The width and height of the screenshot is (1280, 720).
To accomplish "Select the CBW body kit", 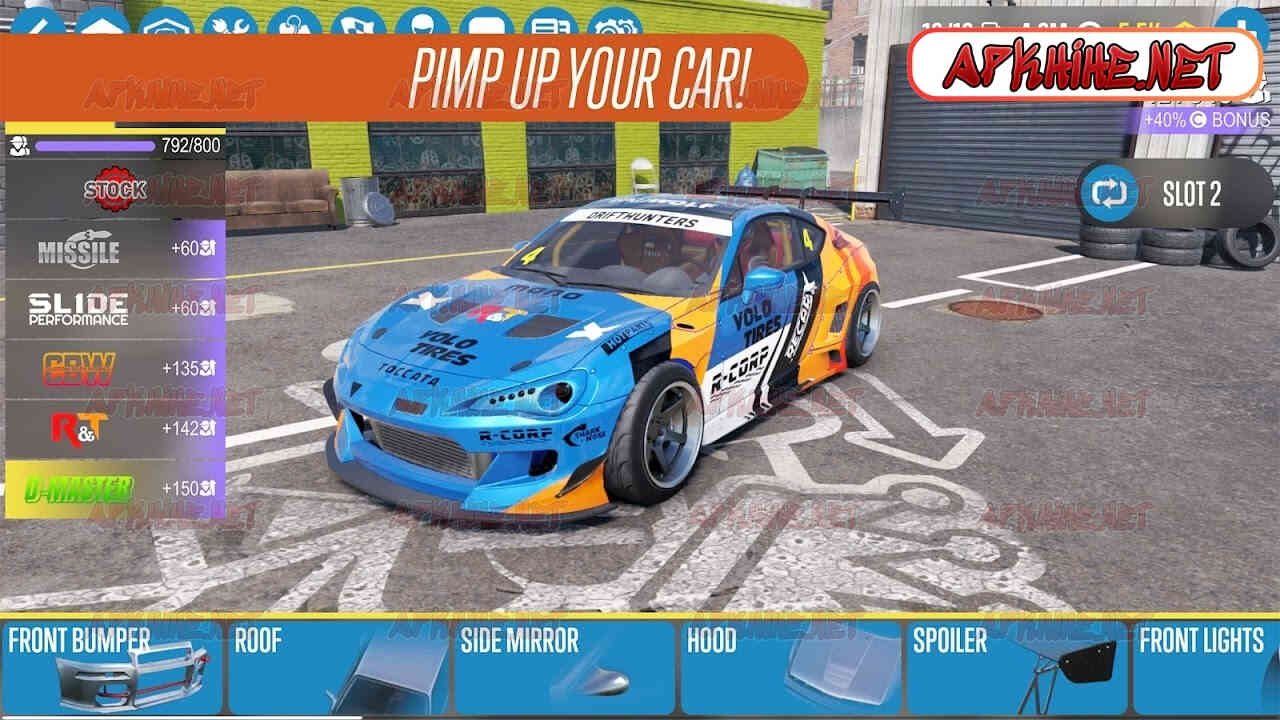I will [x=115, y=369].
